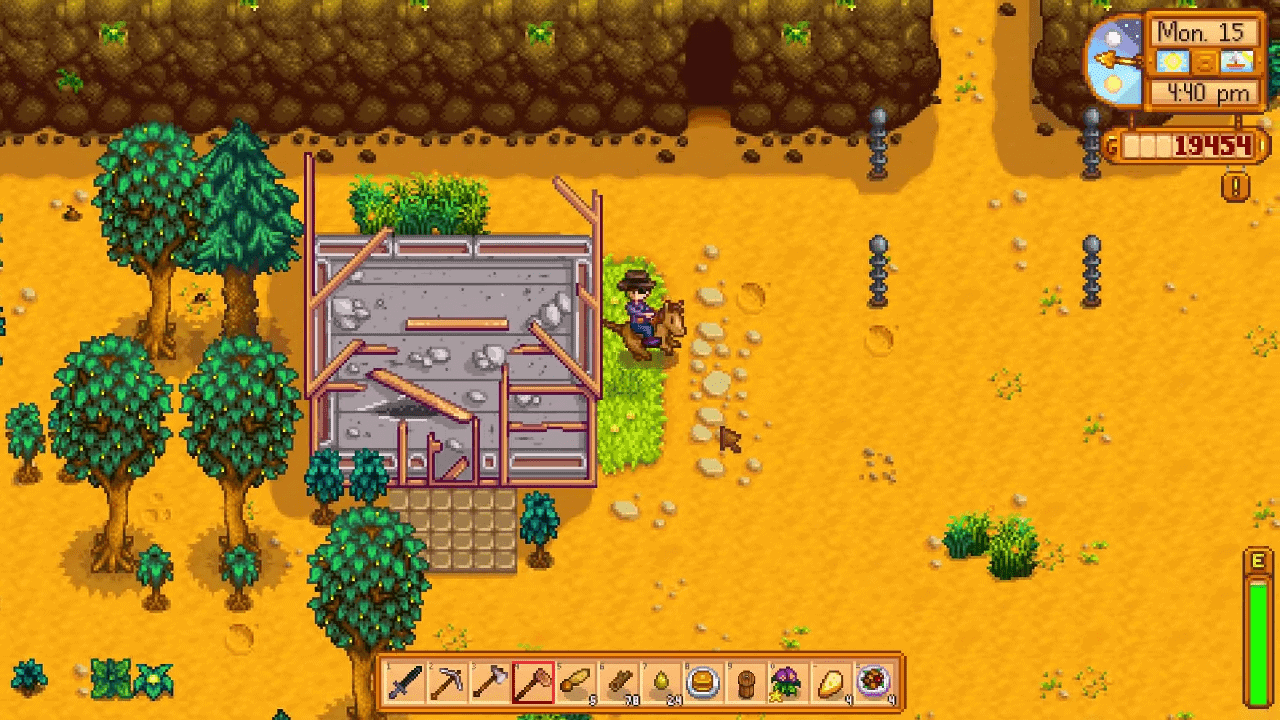The image size is (1280, 720).
Task: Select the wooden keg item in slot 9
Action: point(745,685)
